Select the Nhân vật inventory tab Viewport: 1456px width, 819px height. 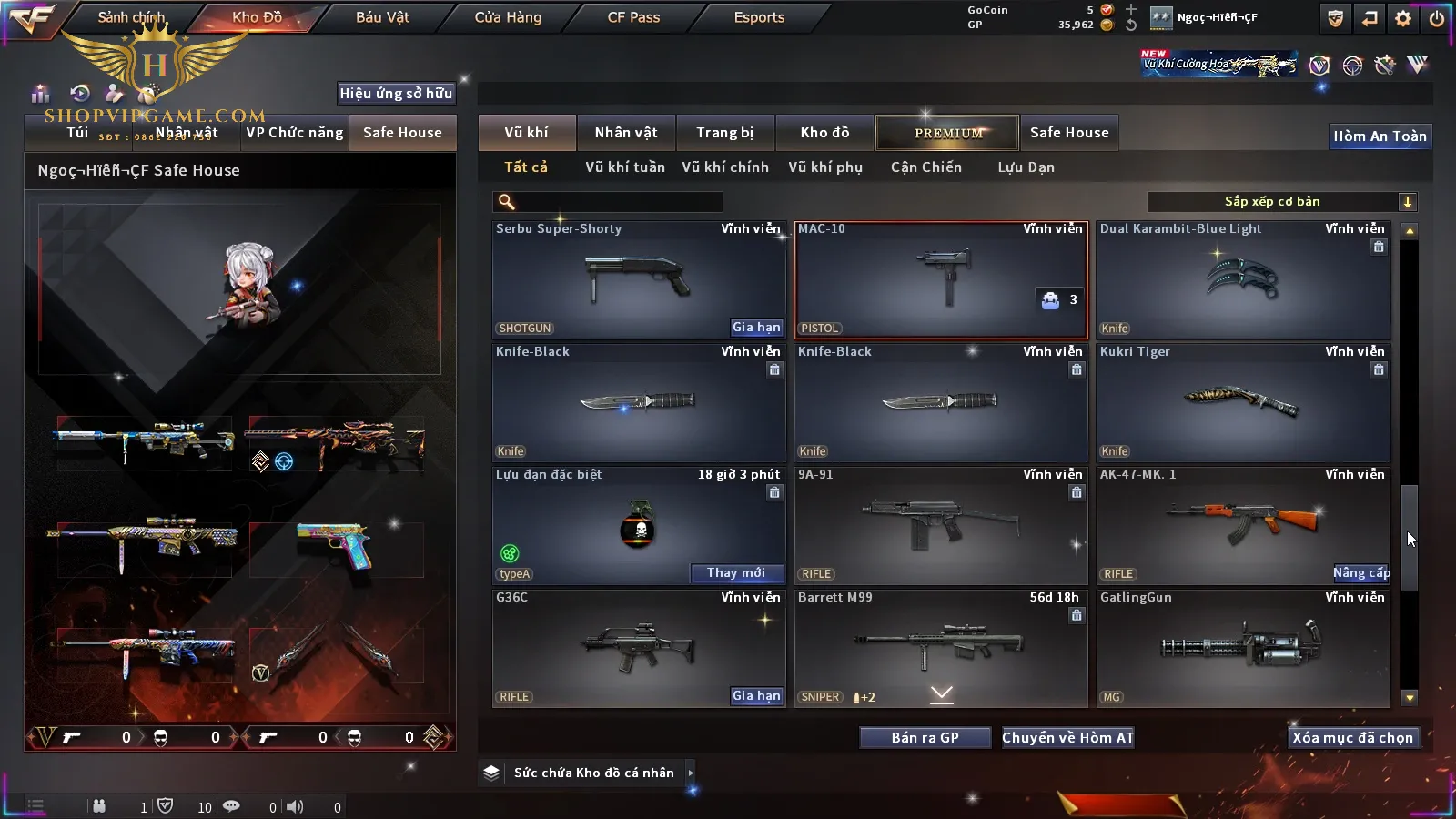626,133
